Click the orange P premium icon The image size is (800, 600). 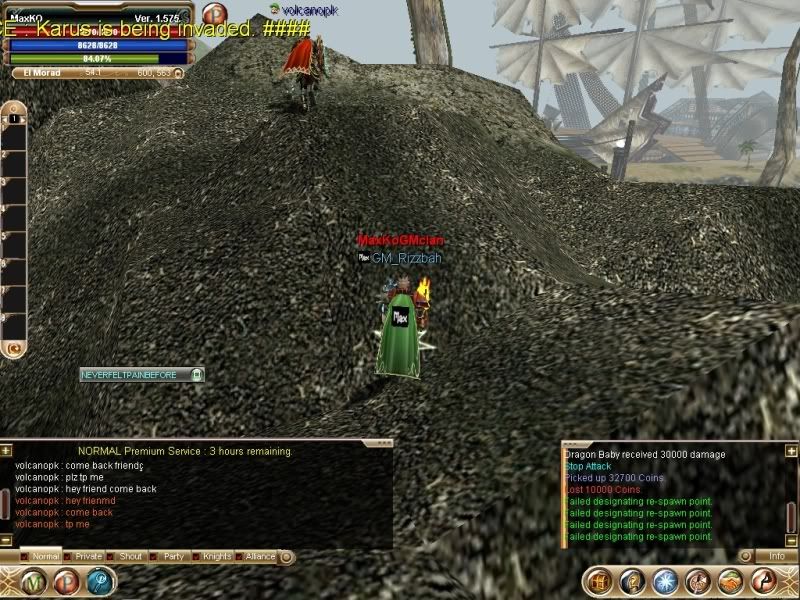point(214,13)
